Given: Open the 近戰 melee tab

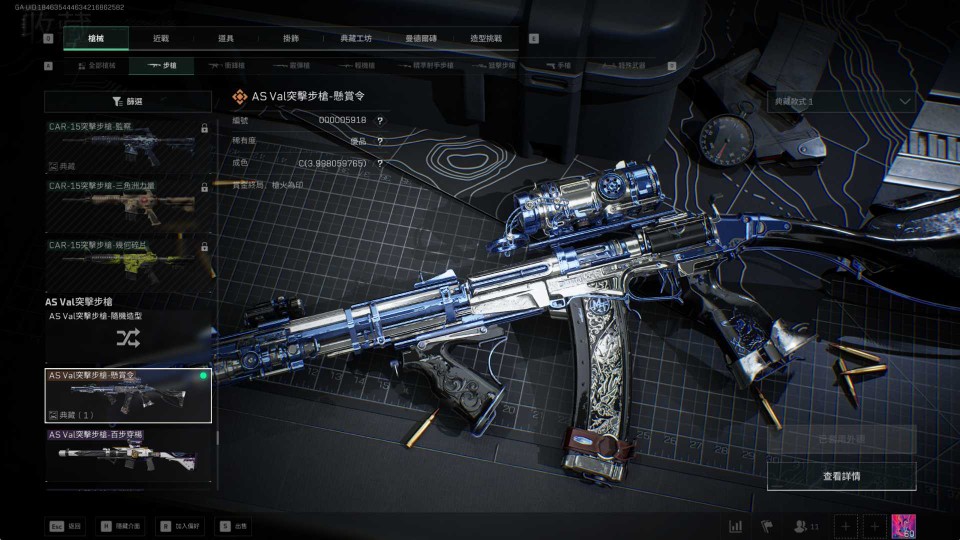Looking at the screenshot, I should point(161,39).
